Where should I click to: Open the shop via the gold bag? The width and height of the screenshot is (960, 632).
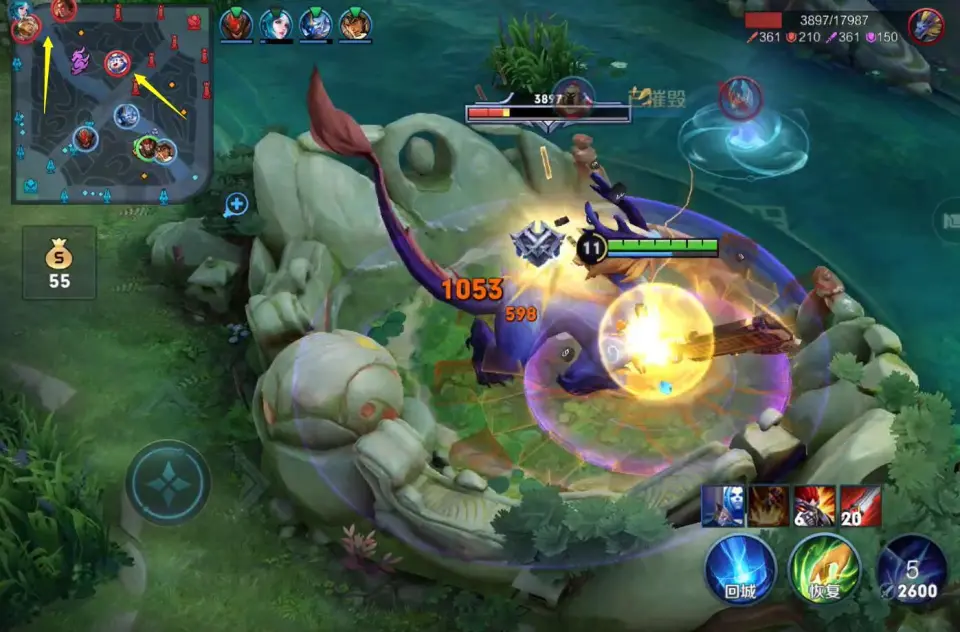60,263
